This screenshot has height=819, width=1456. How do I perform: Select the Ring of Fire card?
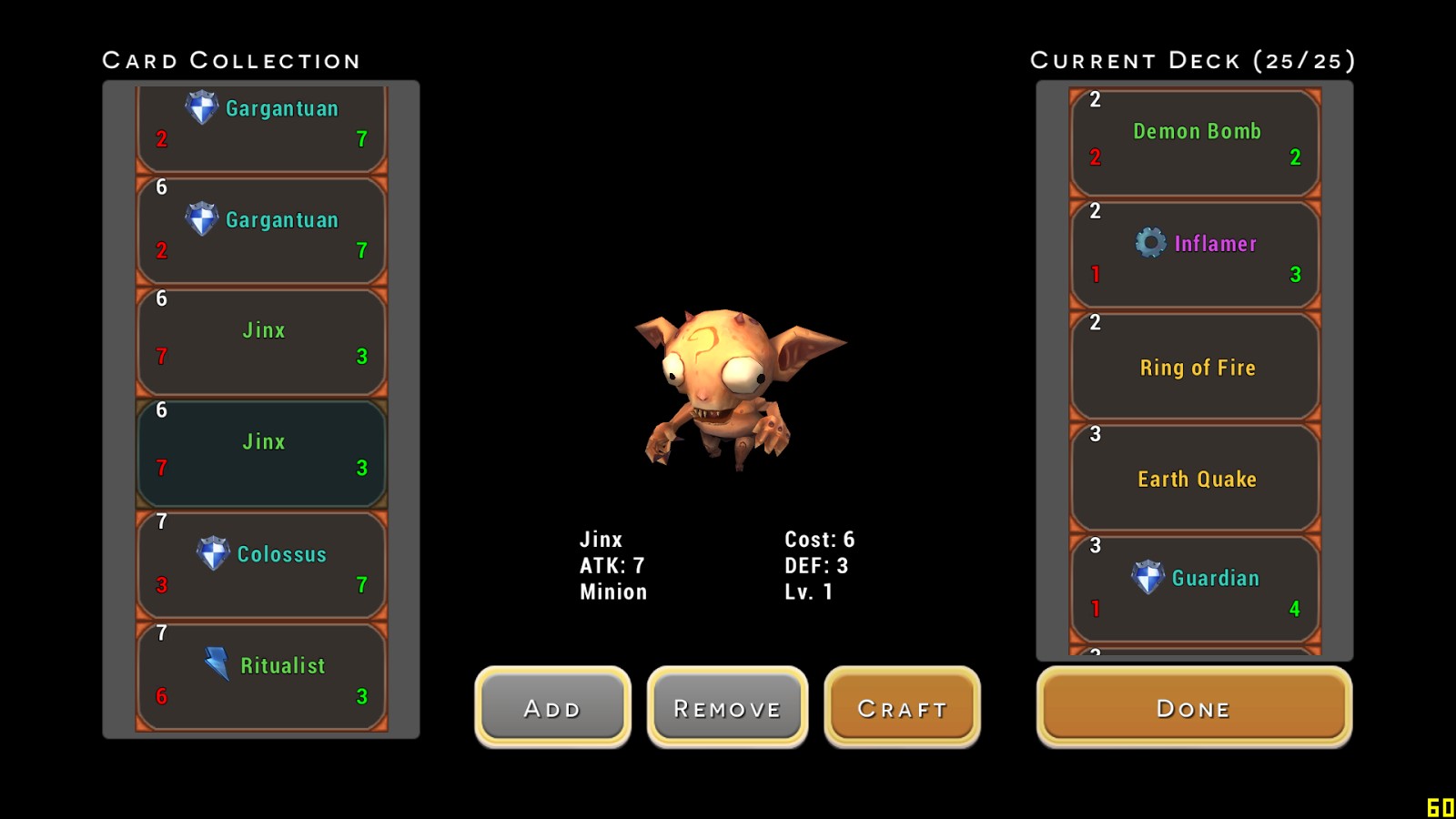click(1195, 366)
